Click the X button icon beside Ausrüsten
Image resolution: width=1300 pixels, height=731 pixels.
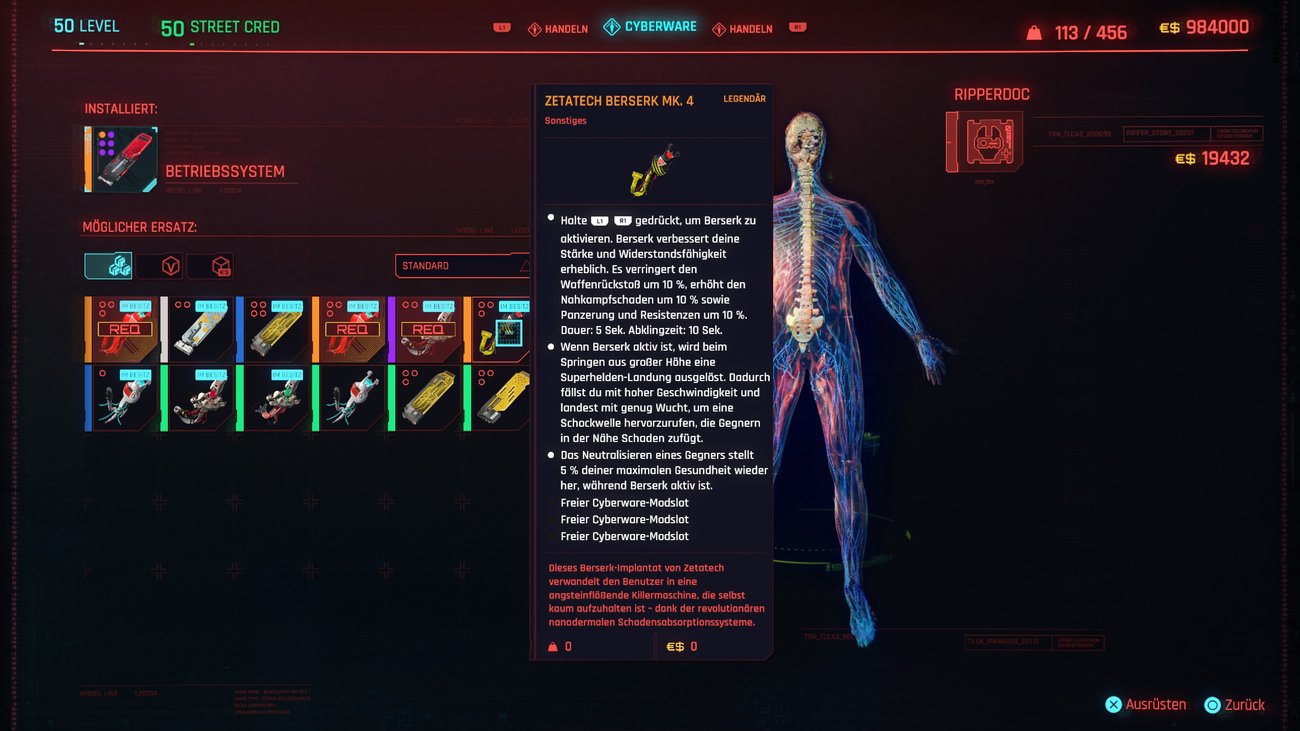1113,704
